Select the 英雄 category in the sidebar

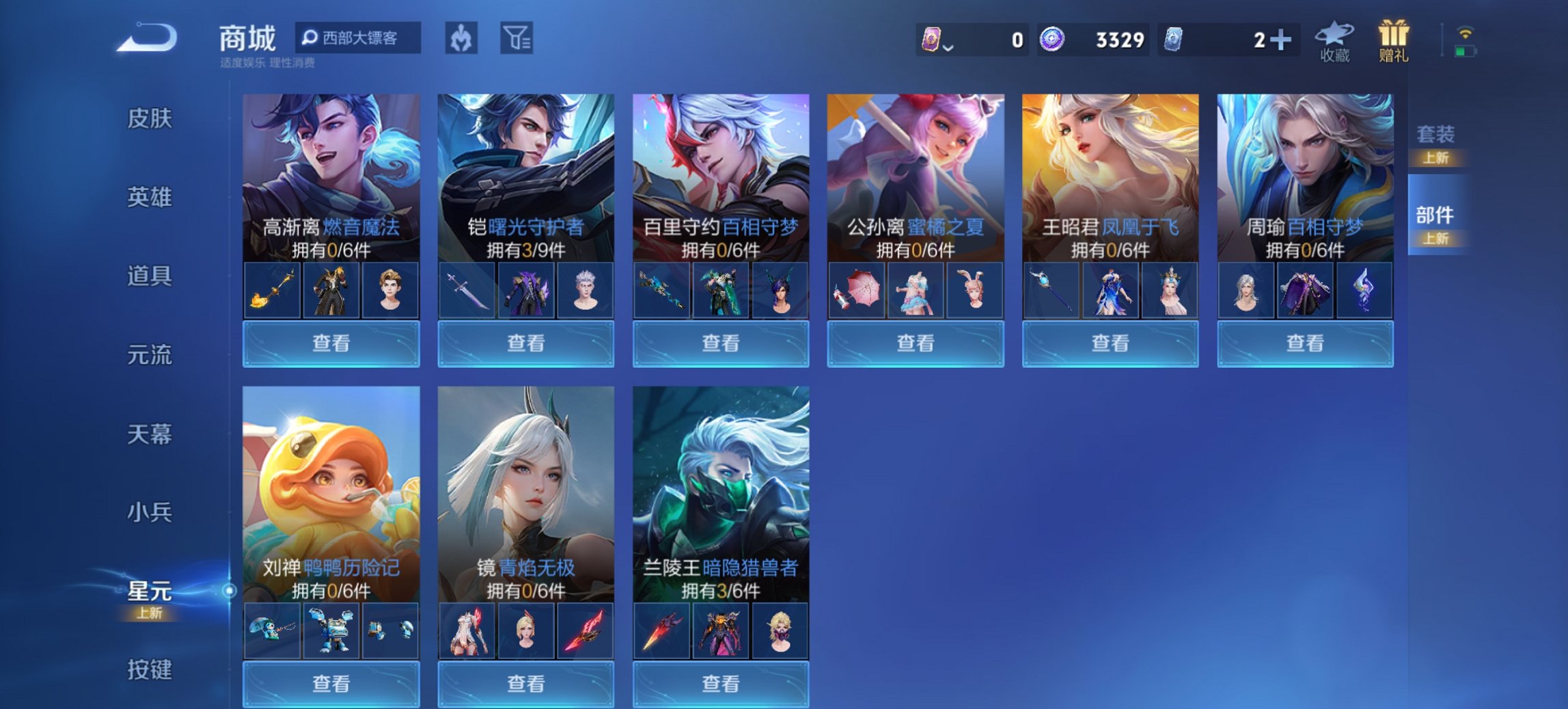click(x=150, y=198)
